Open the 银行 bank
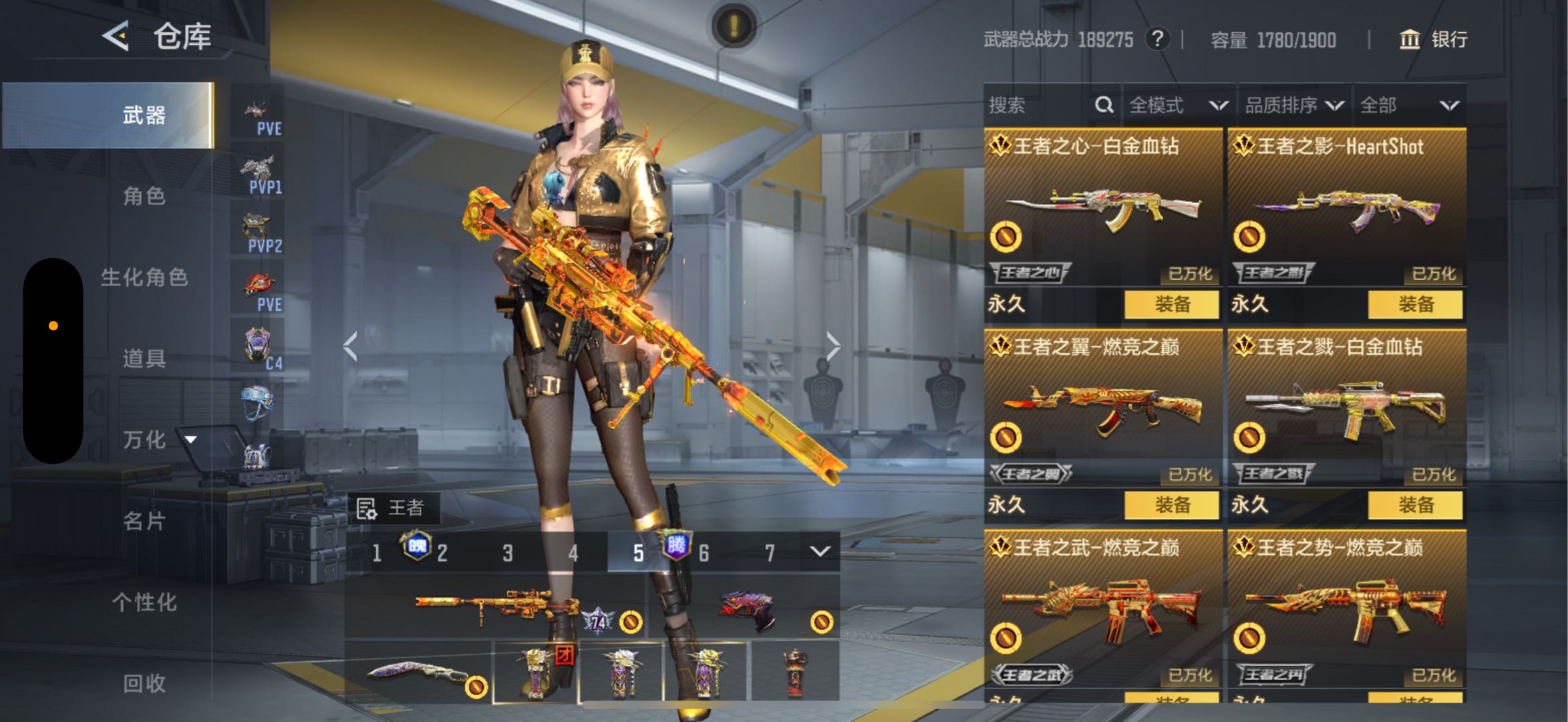Viewport: 1568px width, 722px height. pos(1434,39)
